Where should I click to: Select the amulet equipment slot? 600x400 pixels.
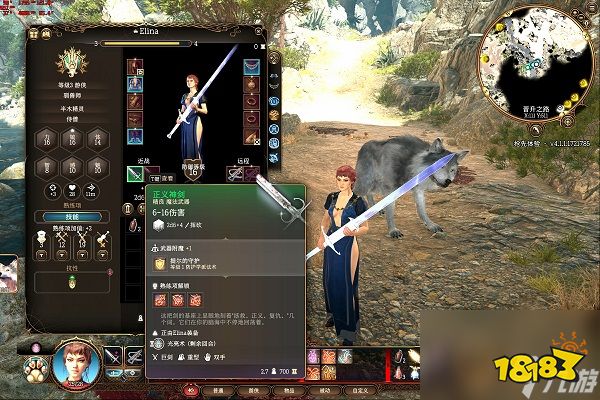[252, 85]
